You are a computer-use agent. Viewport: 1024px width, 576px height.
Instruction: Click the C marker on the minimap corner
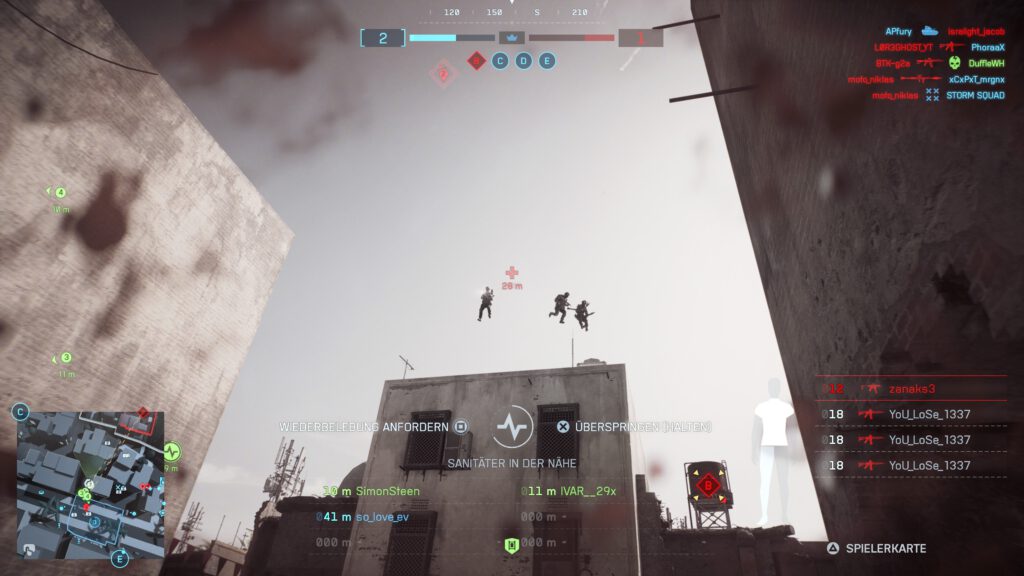(21, 411)
